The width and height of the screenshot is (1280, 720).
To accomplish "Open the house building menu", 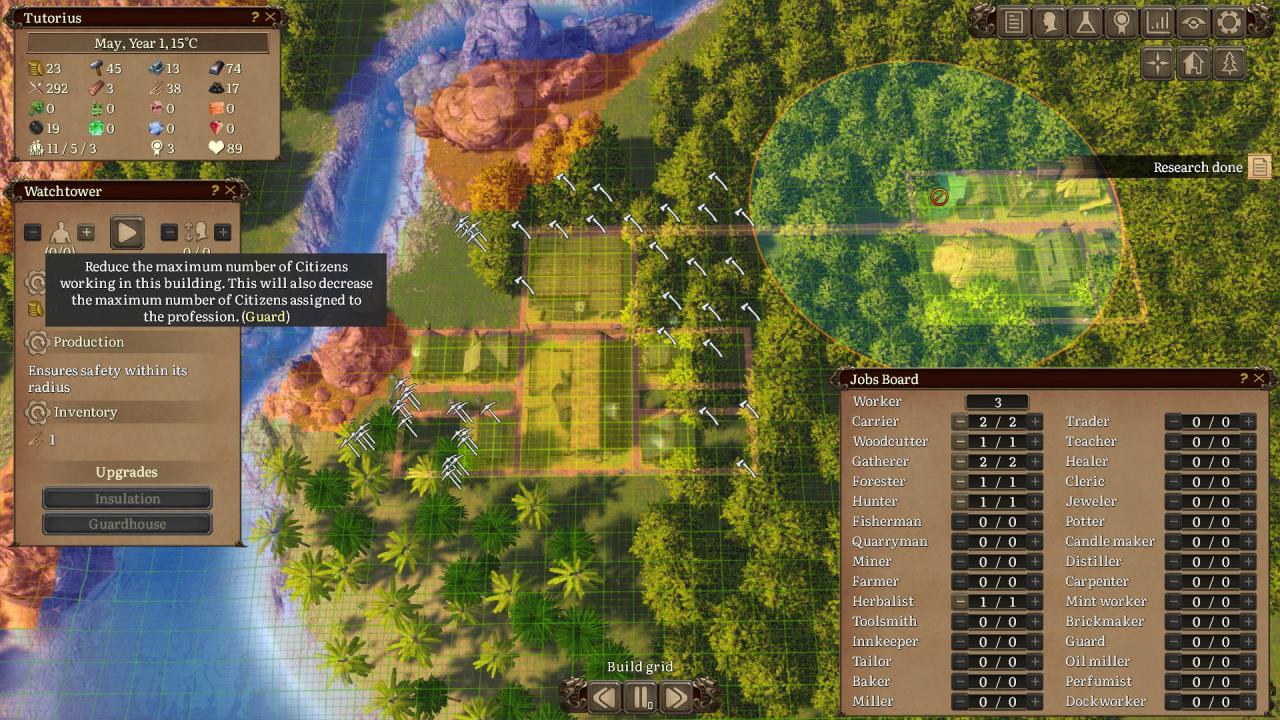I will coord(1193,64).
